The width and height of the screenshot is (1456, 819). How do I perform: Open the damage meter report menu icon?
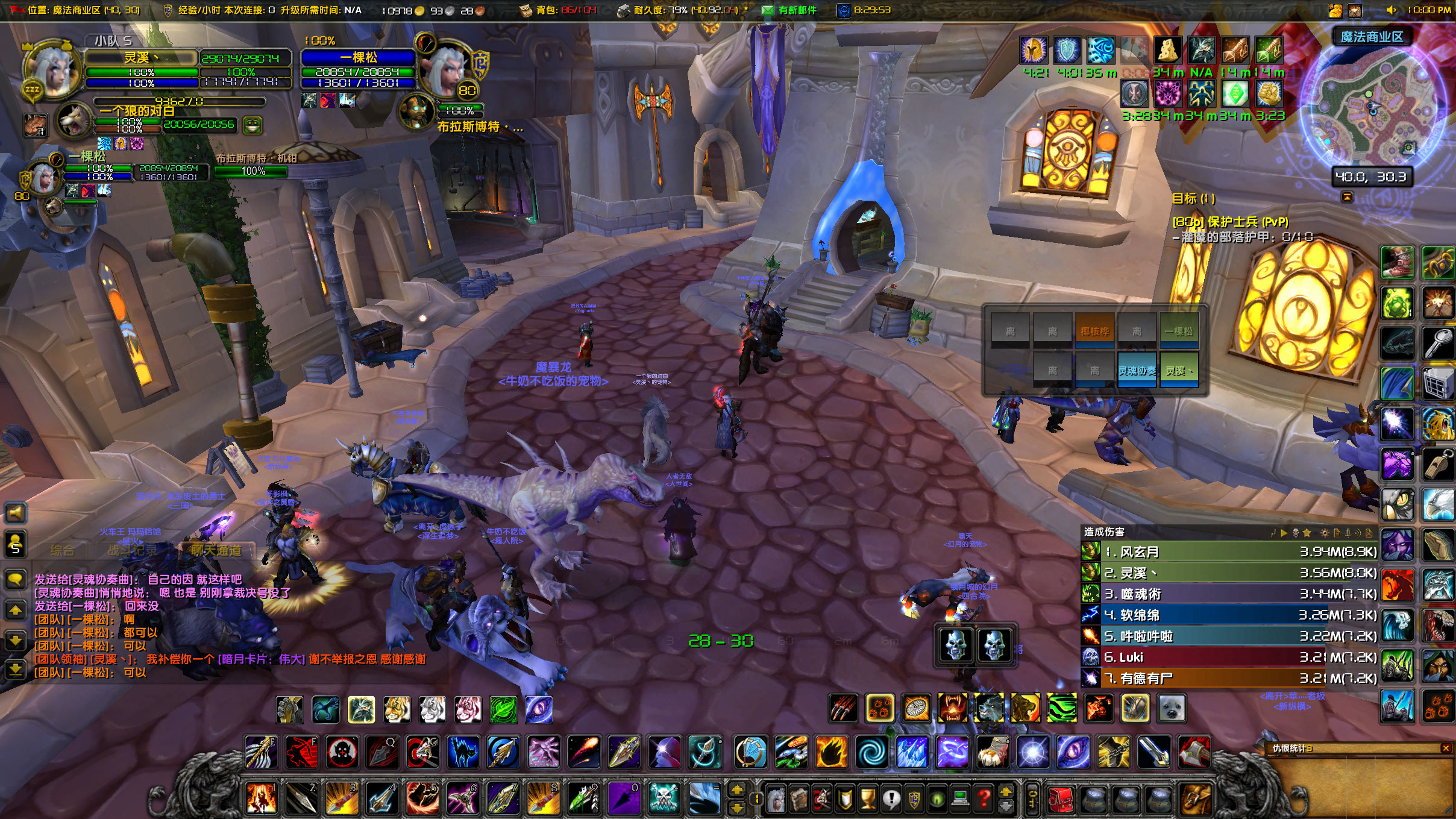1337,533
